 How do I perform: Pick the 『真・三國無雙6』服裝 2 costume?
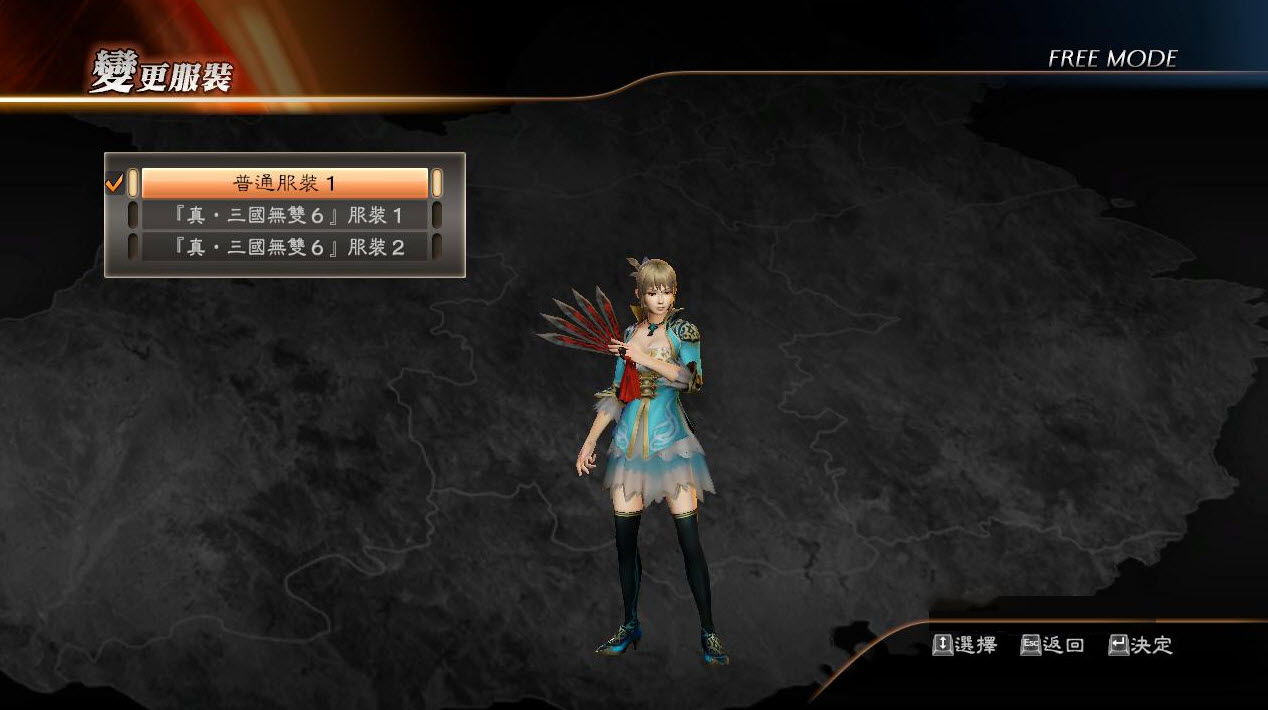(285, 247)
